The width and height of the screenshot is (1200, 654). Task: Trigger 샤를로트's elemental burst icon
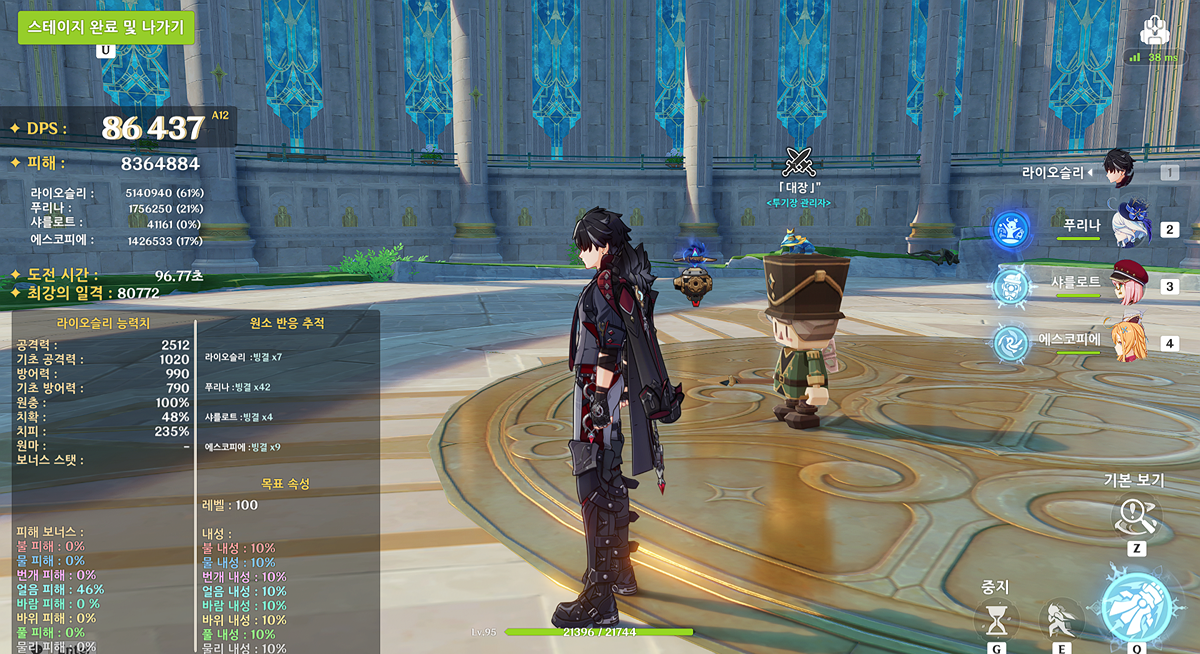(1010, 286)
